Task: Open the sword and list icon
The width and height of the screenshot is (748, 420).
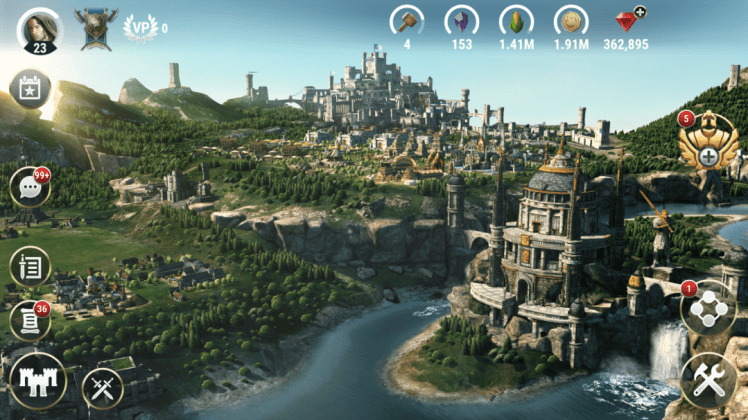Action: click(x=29, y=266)
